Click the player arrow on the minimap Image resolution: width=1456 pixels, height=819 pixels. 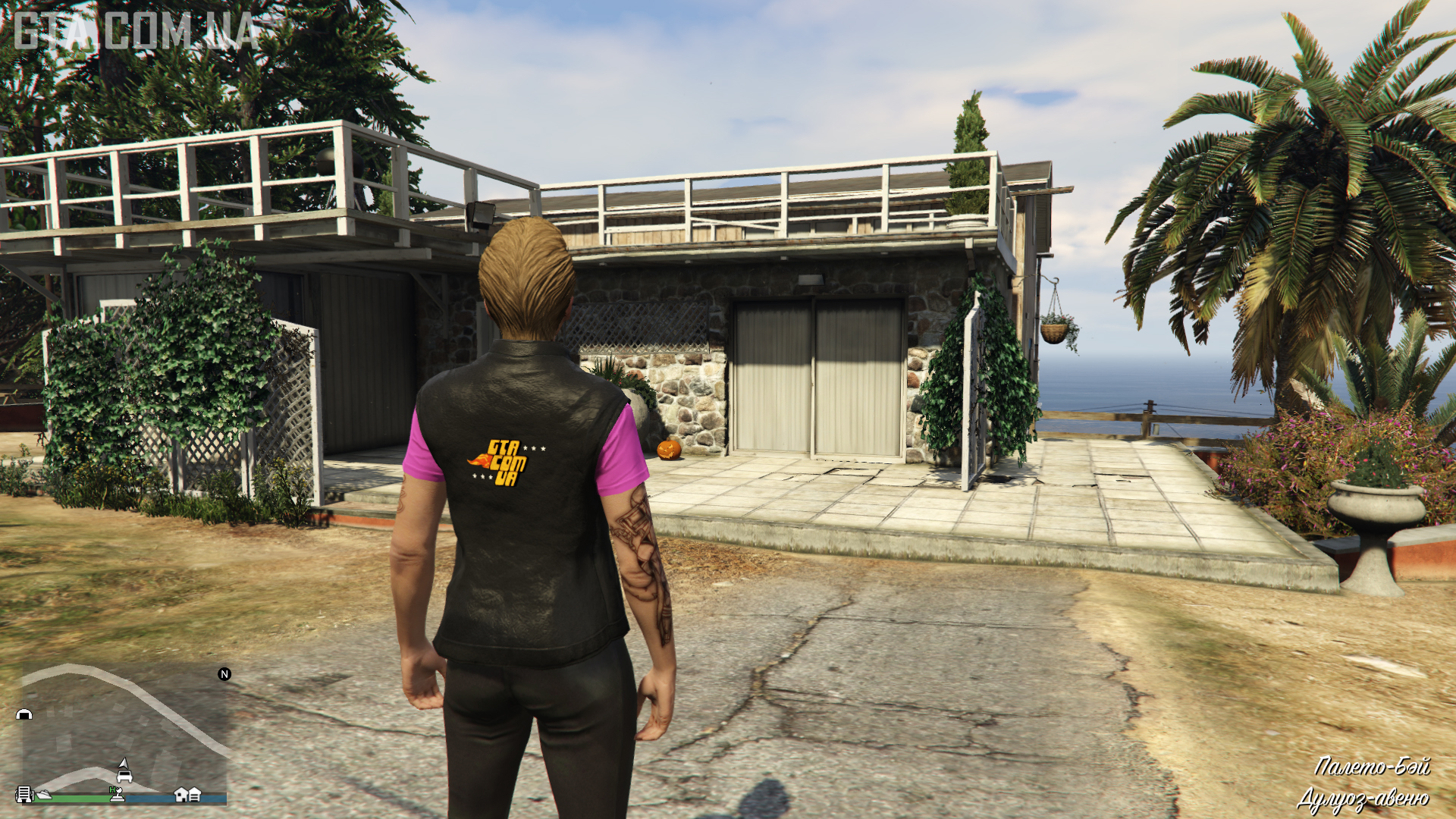click(124, 762)
